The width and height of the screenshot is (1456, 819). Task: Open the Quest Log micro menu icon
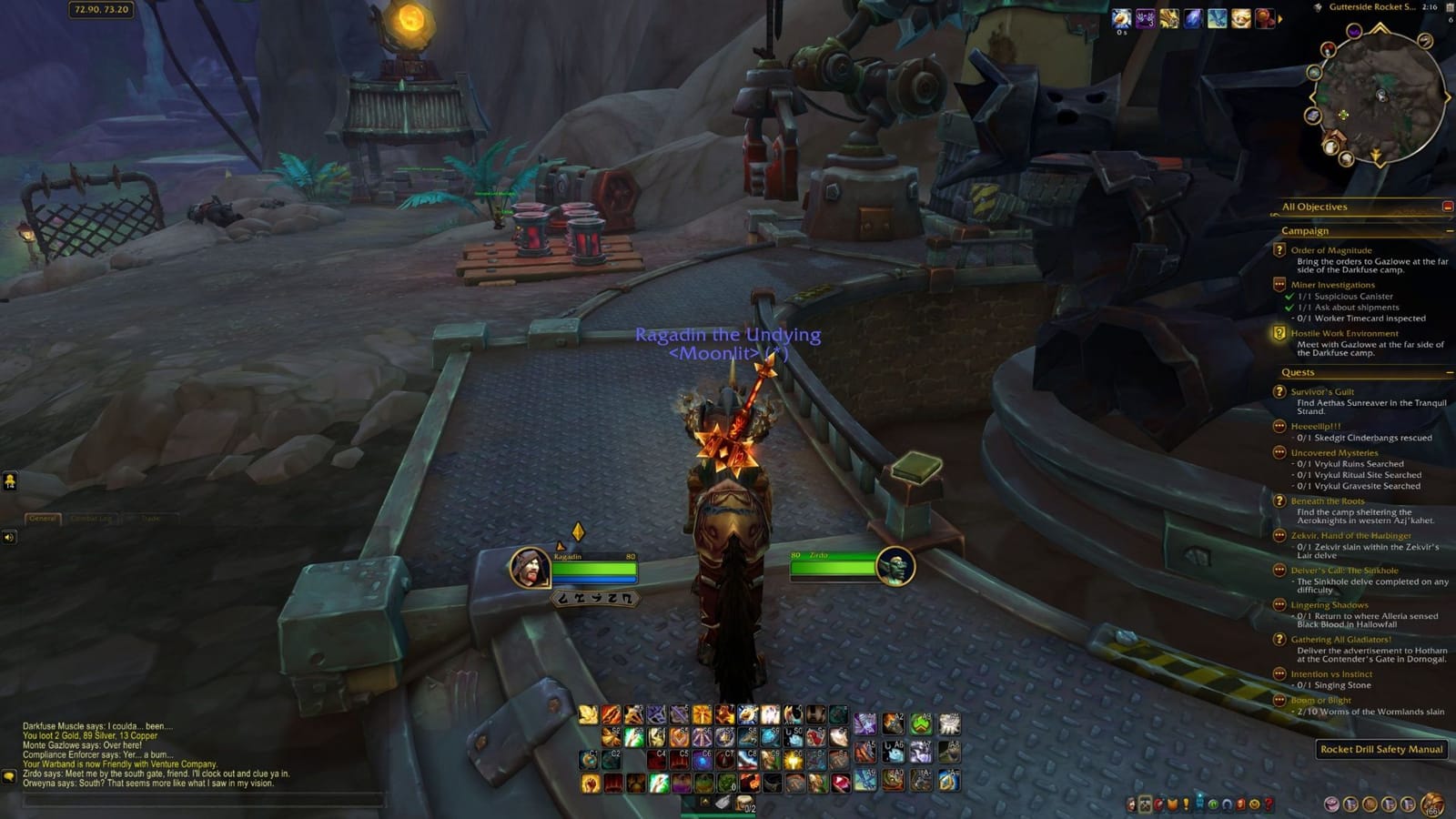tap(1186, 804)
